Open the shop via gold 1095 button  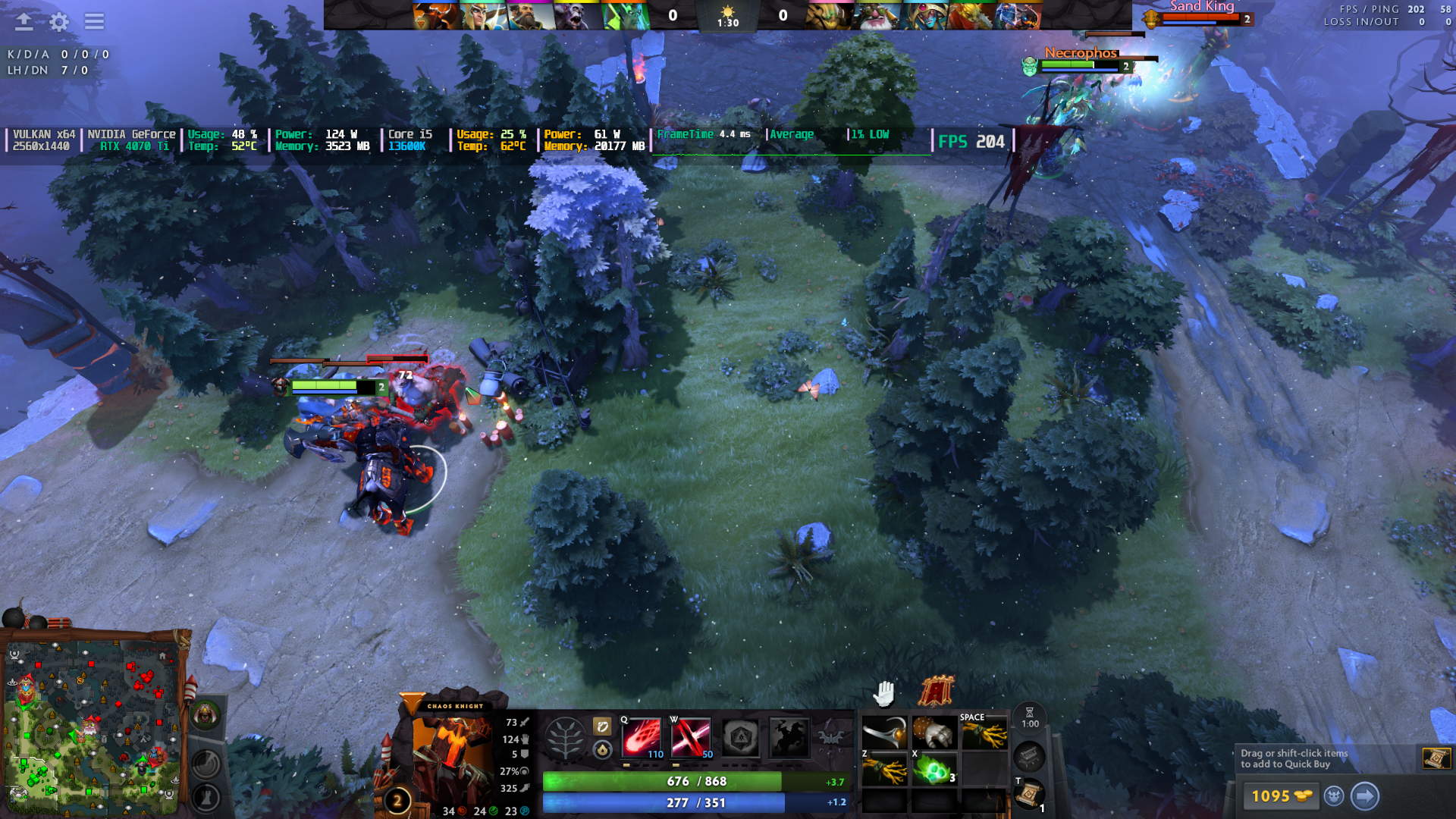coord(1281,796)
